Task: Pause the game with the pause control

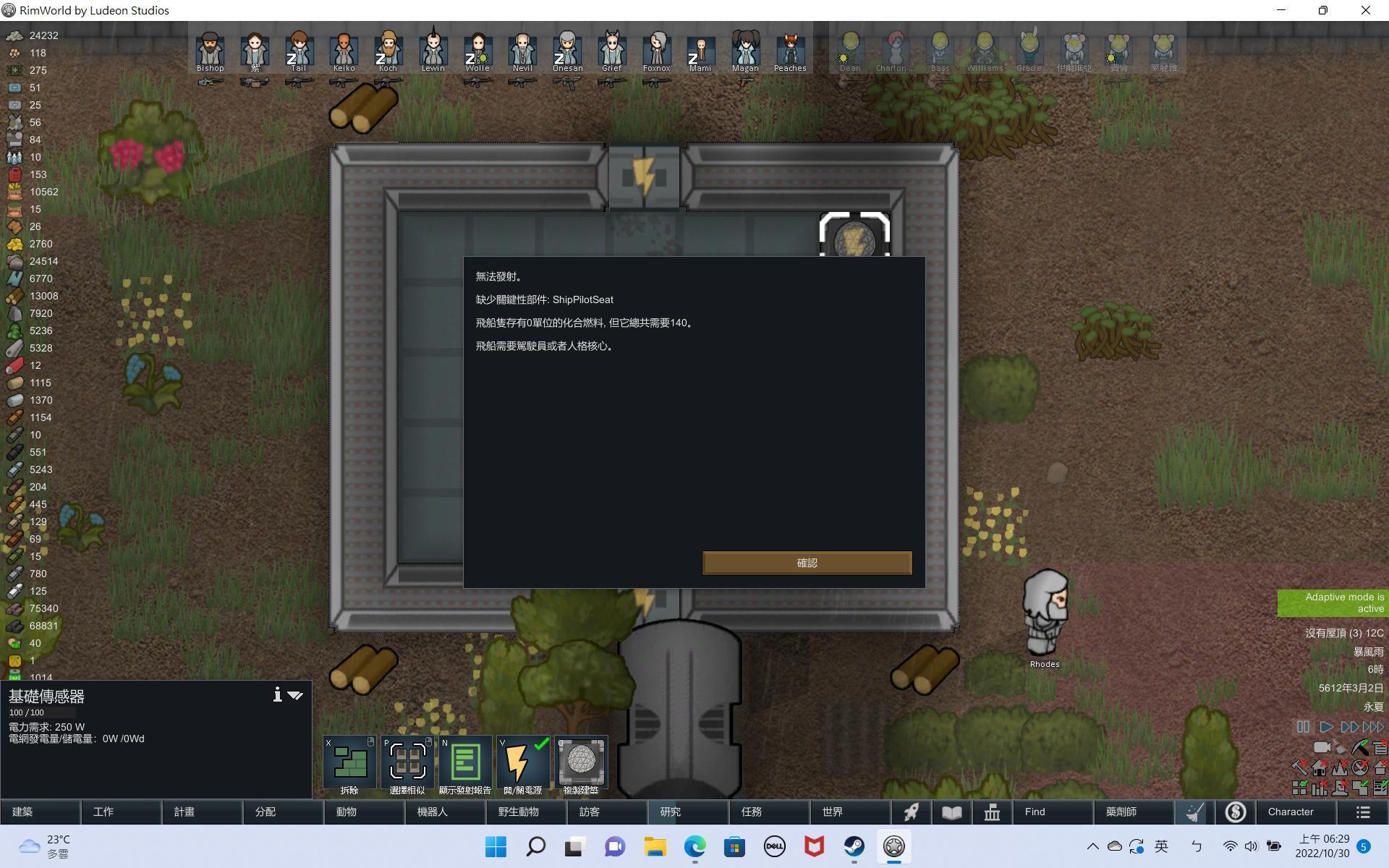Action: pos(1303,727)
